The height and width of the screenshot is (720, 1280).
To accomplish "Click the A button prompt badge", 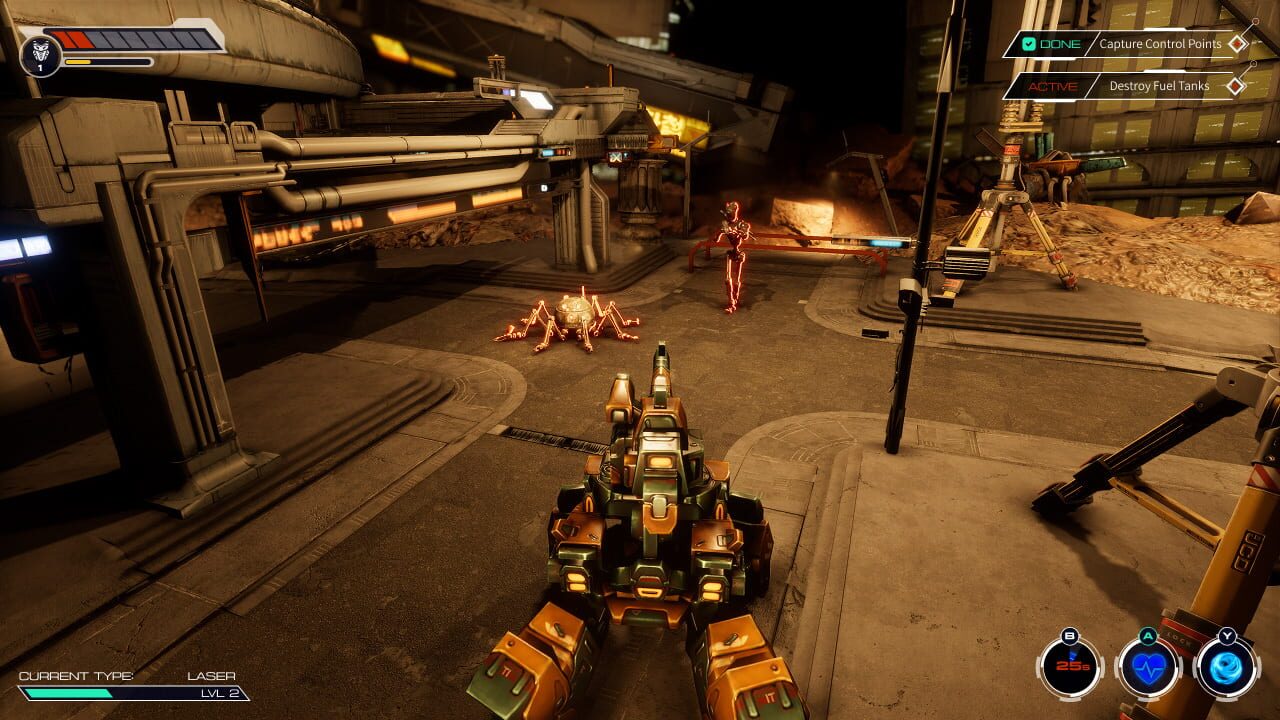I will click(1150, 636).
